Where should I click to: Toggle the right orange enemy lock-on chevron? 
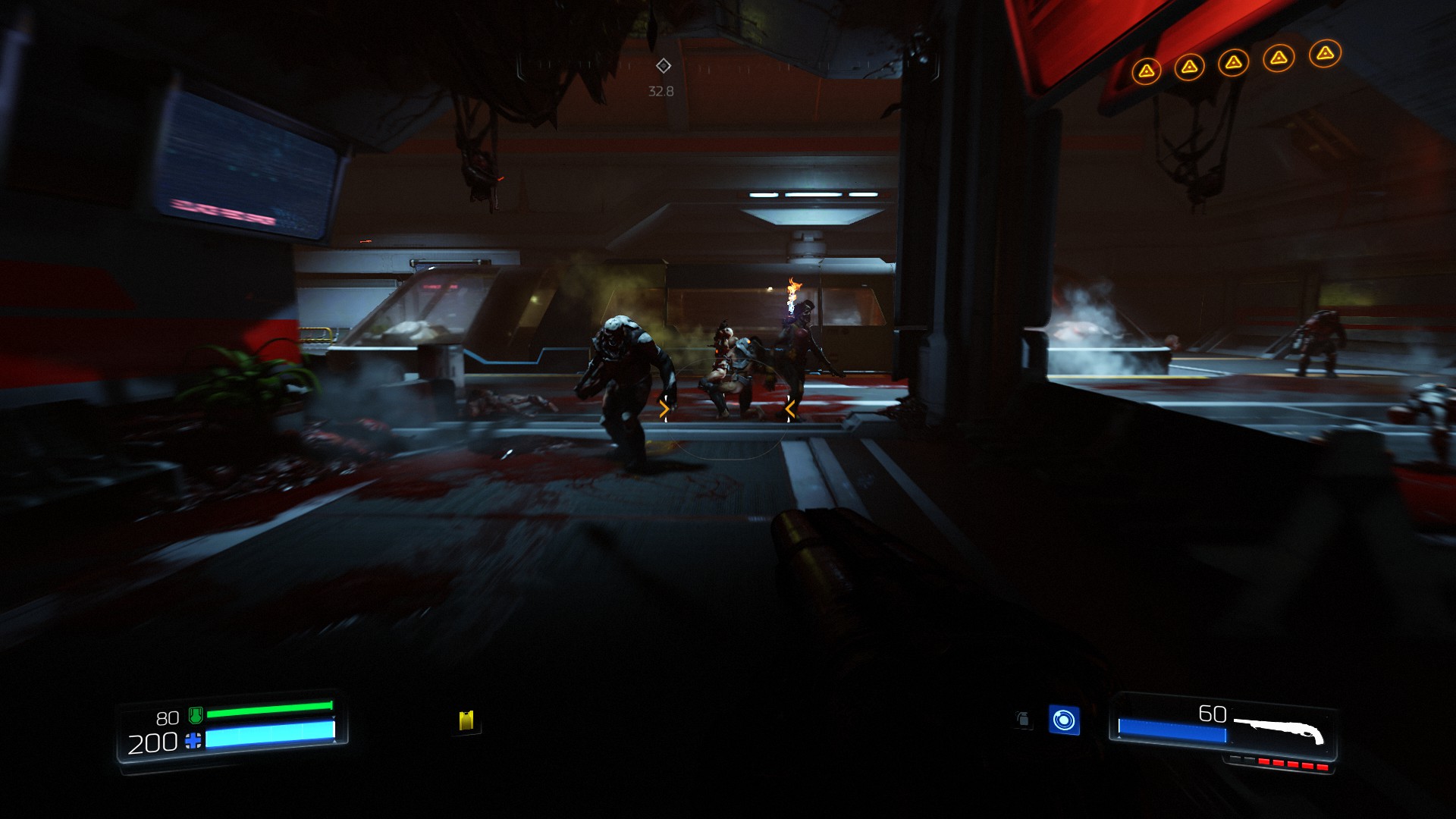click(x=790, y=409)
